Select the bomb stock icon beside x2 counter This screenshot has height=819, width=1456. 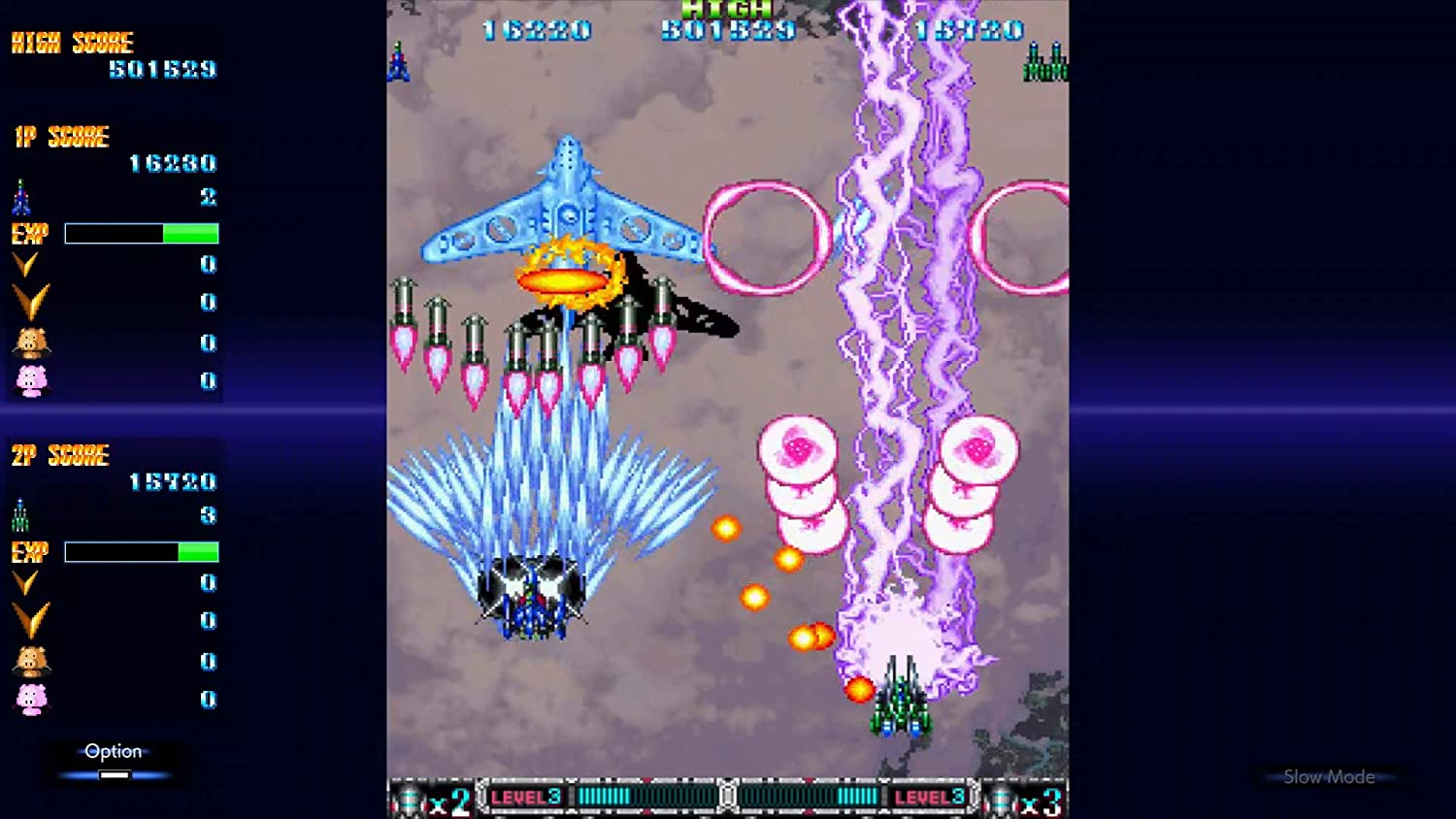pos(406,798)
